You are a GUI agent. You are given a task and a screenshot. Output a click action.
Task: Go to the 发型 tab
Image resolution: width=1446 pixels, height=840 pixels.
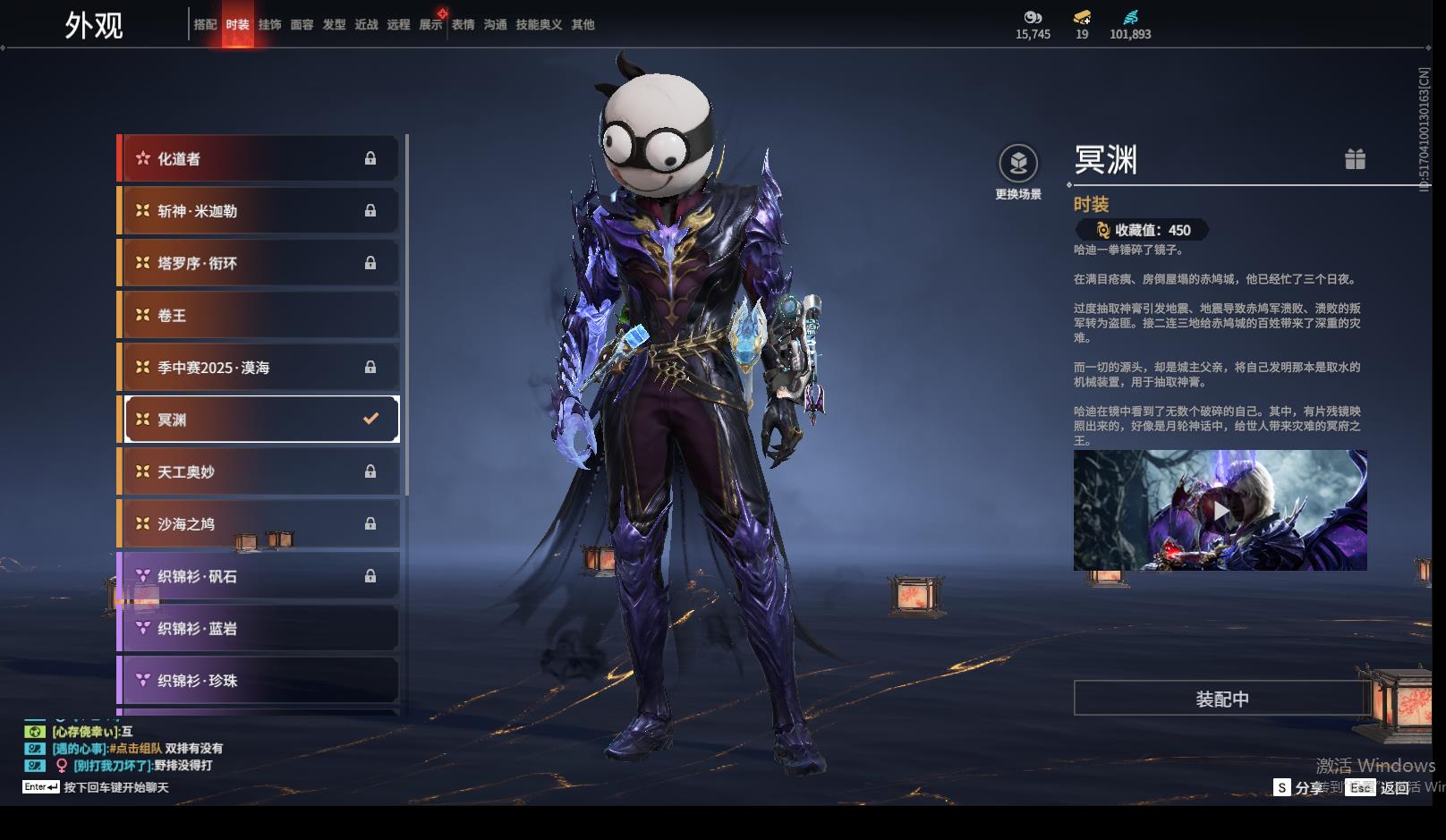334,25
